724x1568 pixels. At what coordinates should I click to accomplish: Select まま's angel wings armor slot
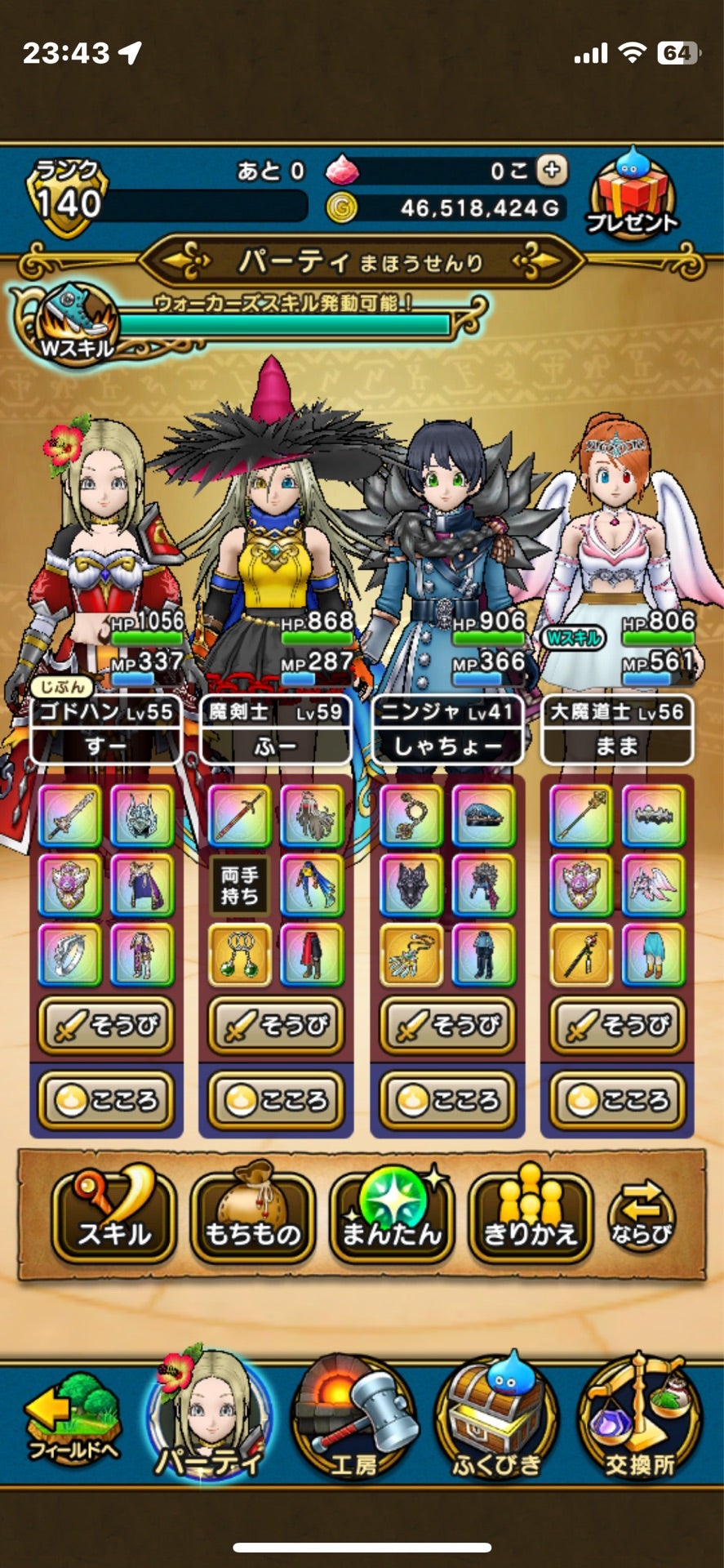coord(653,884)
